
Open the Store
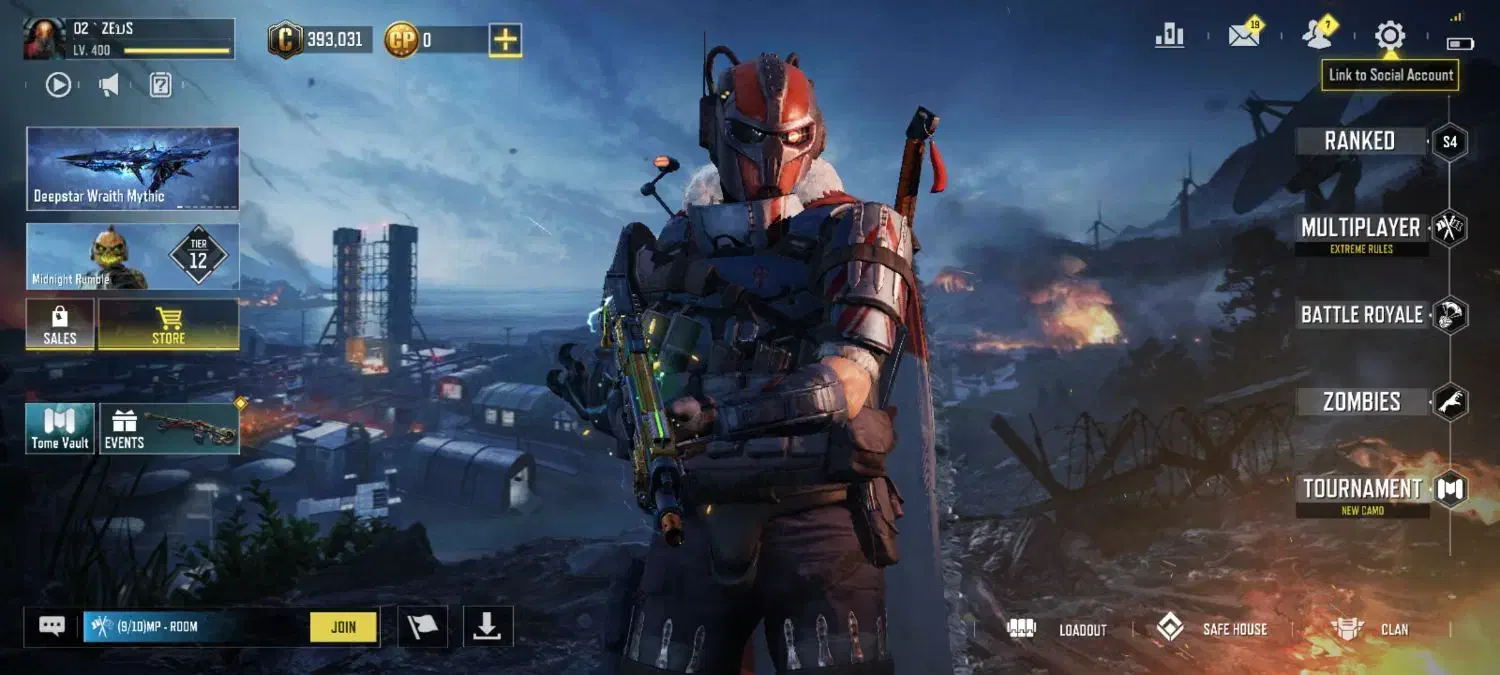pyautogui.click(x=168, y=325)
